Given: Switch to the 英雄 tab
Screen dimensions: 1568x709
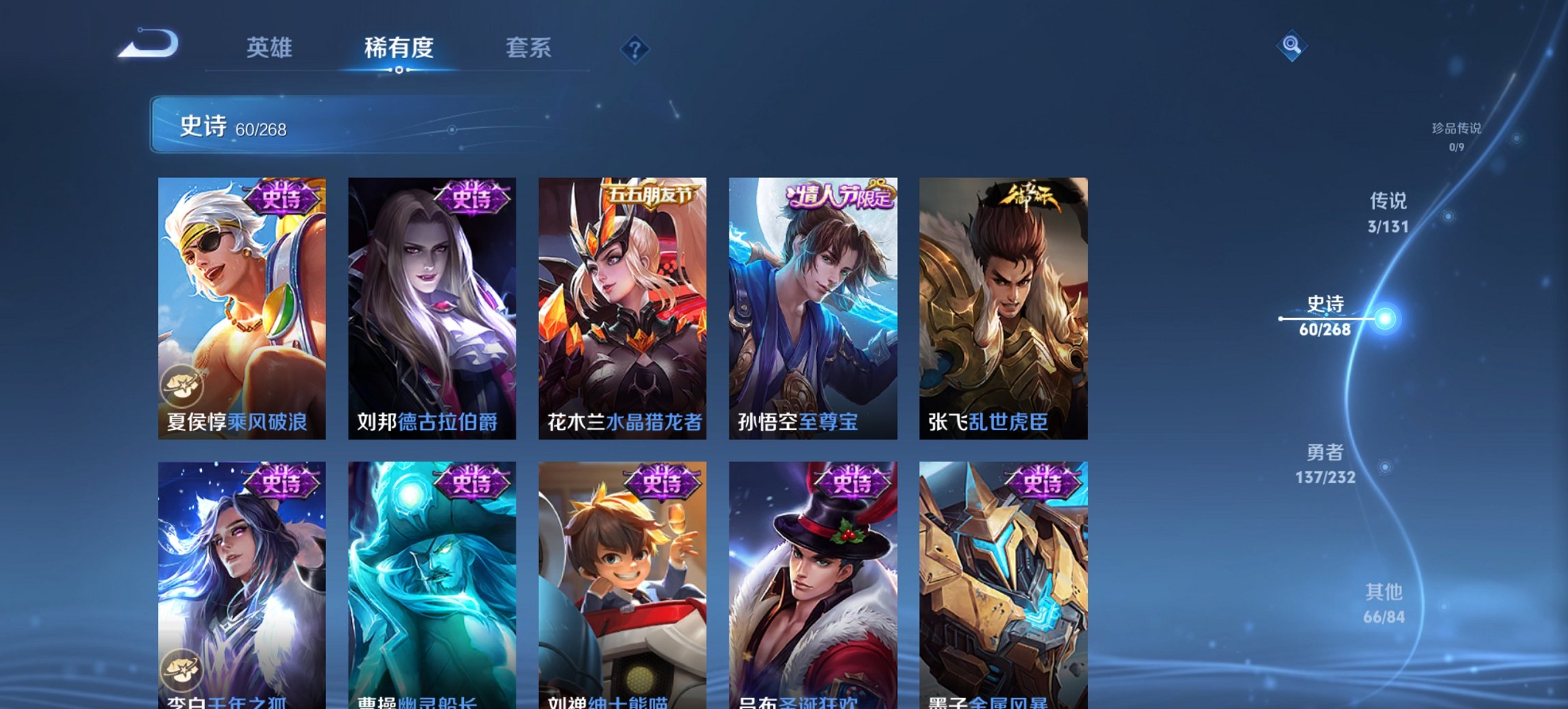Looking at the screenshot, I should pyautogui.click(x=272, y=48).
